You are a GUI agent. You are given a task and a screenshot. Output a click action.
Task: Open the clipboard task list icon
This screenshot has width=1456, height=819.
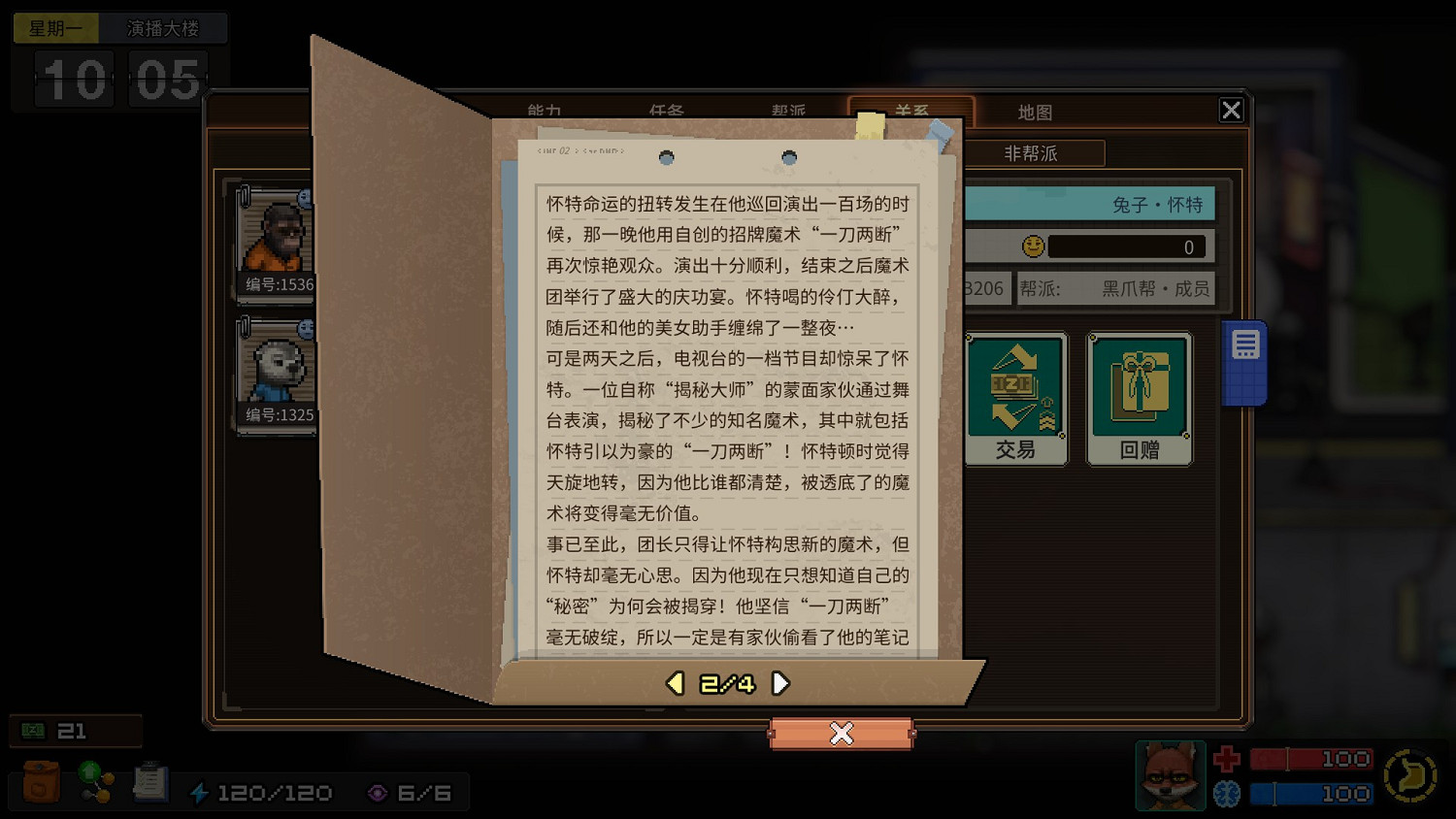tap(150, 781)
